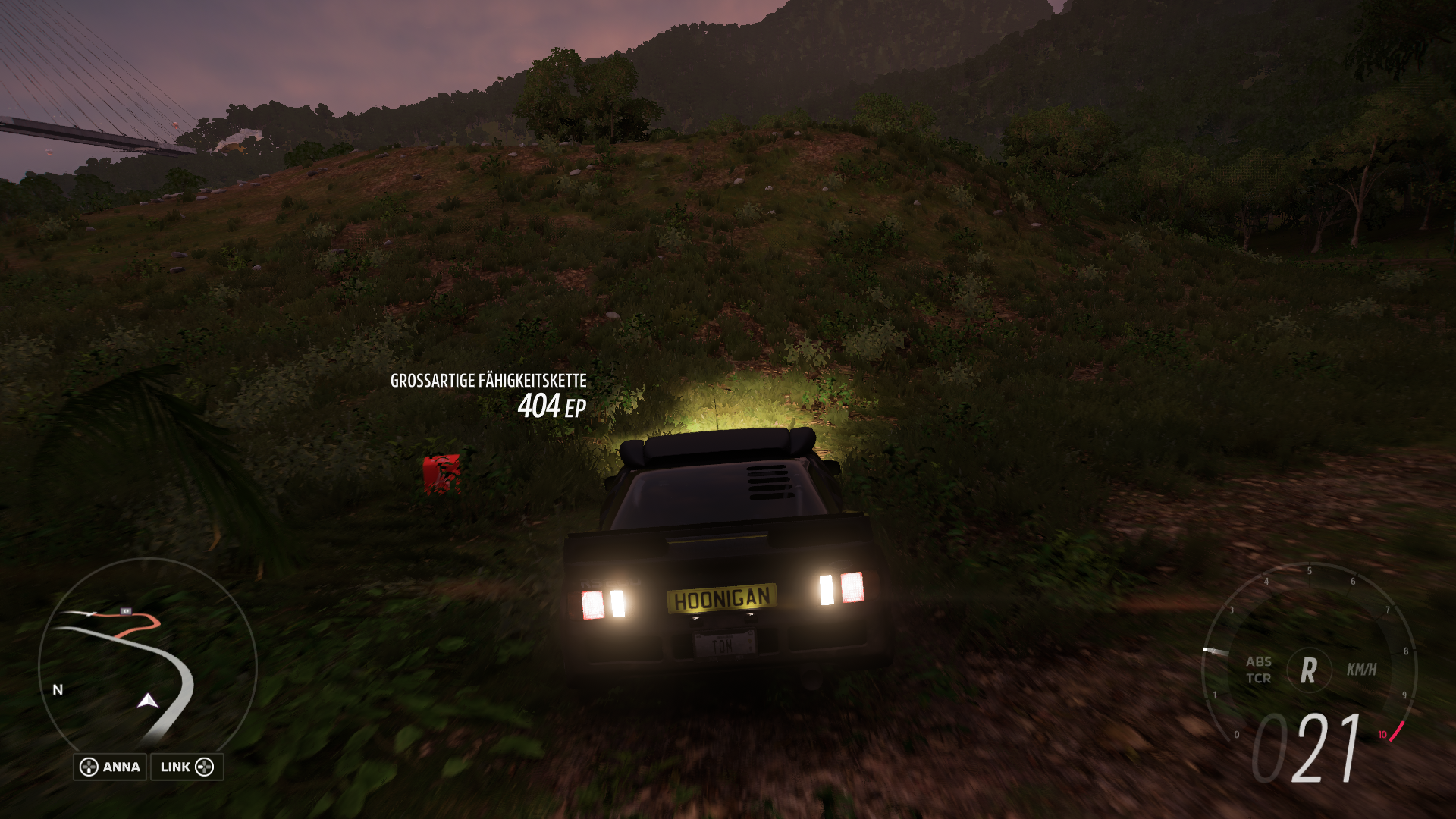Click the KM/H unit label in the gauge
The image size is (1456, 819).
click(x=1361, y=670)
